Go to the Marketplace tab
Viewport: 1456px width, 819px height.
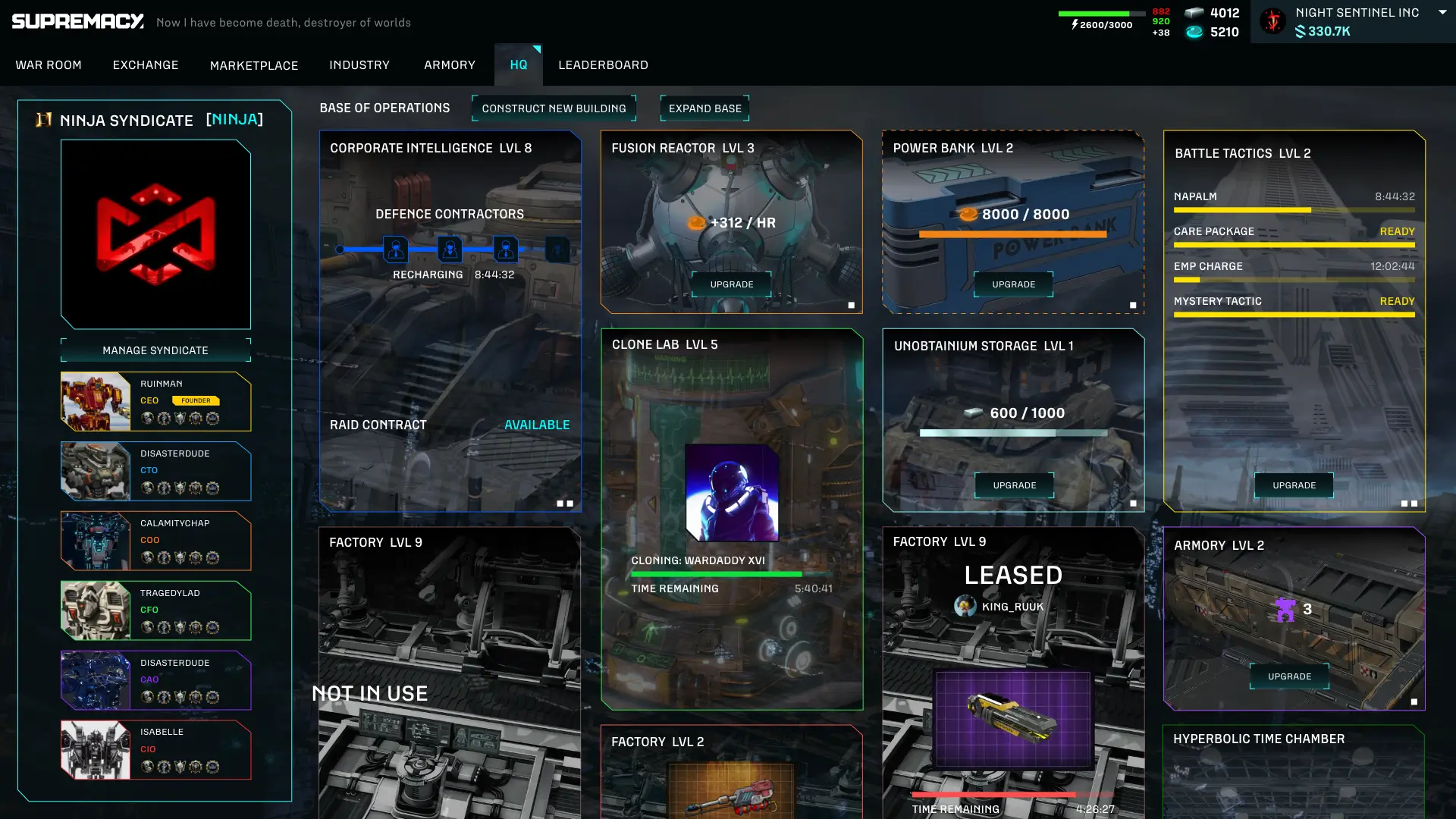tap(254, 65)
